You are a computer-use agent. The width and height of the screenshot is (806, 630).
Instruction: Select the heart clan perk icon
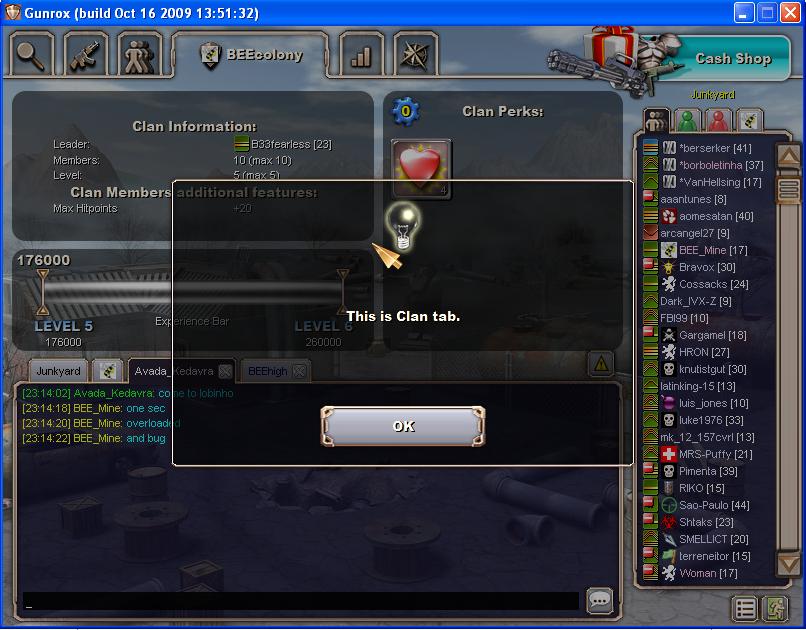(x=421, y=167)
